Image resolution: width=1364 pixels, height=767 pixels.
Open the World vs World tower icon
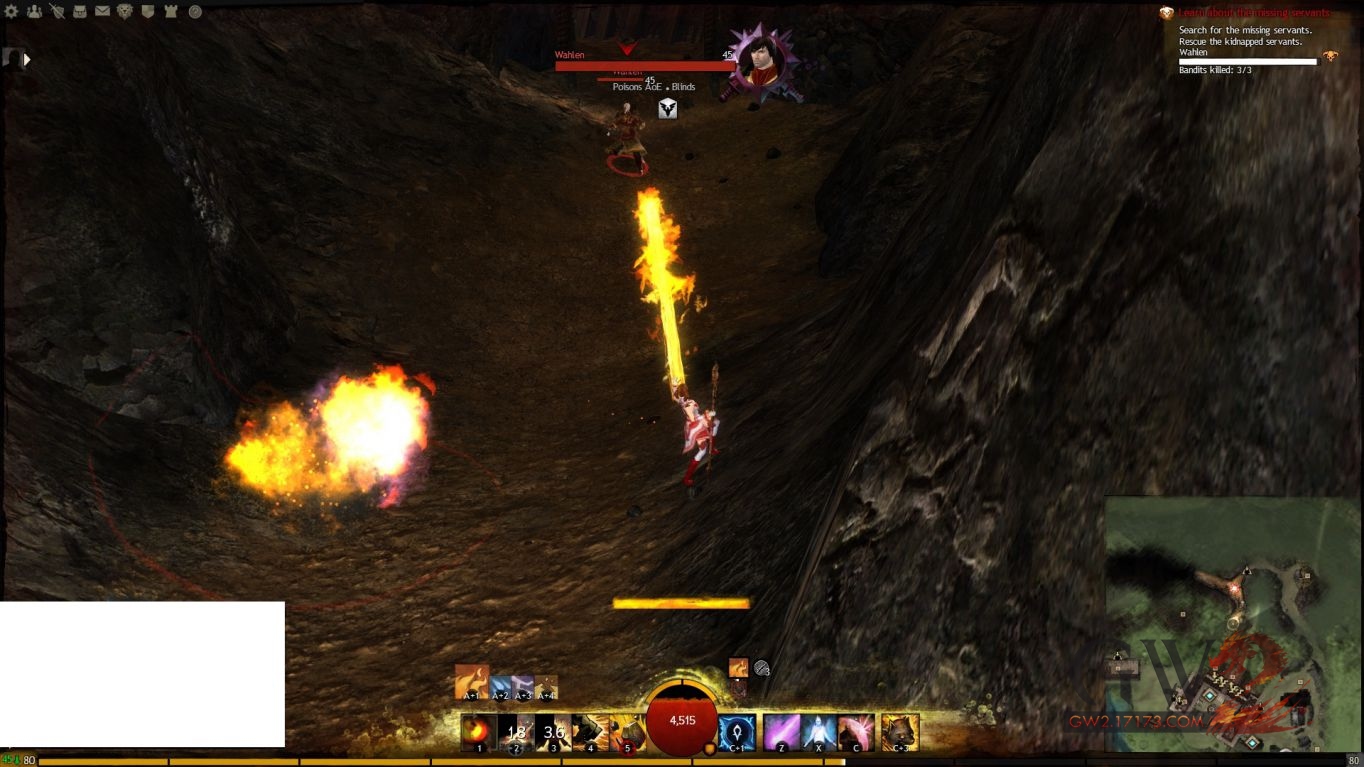tap(171, 12)
